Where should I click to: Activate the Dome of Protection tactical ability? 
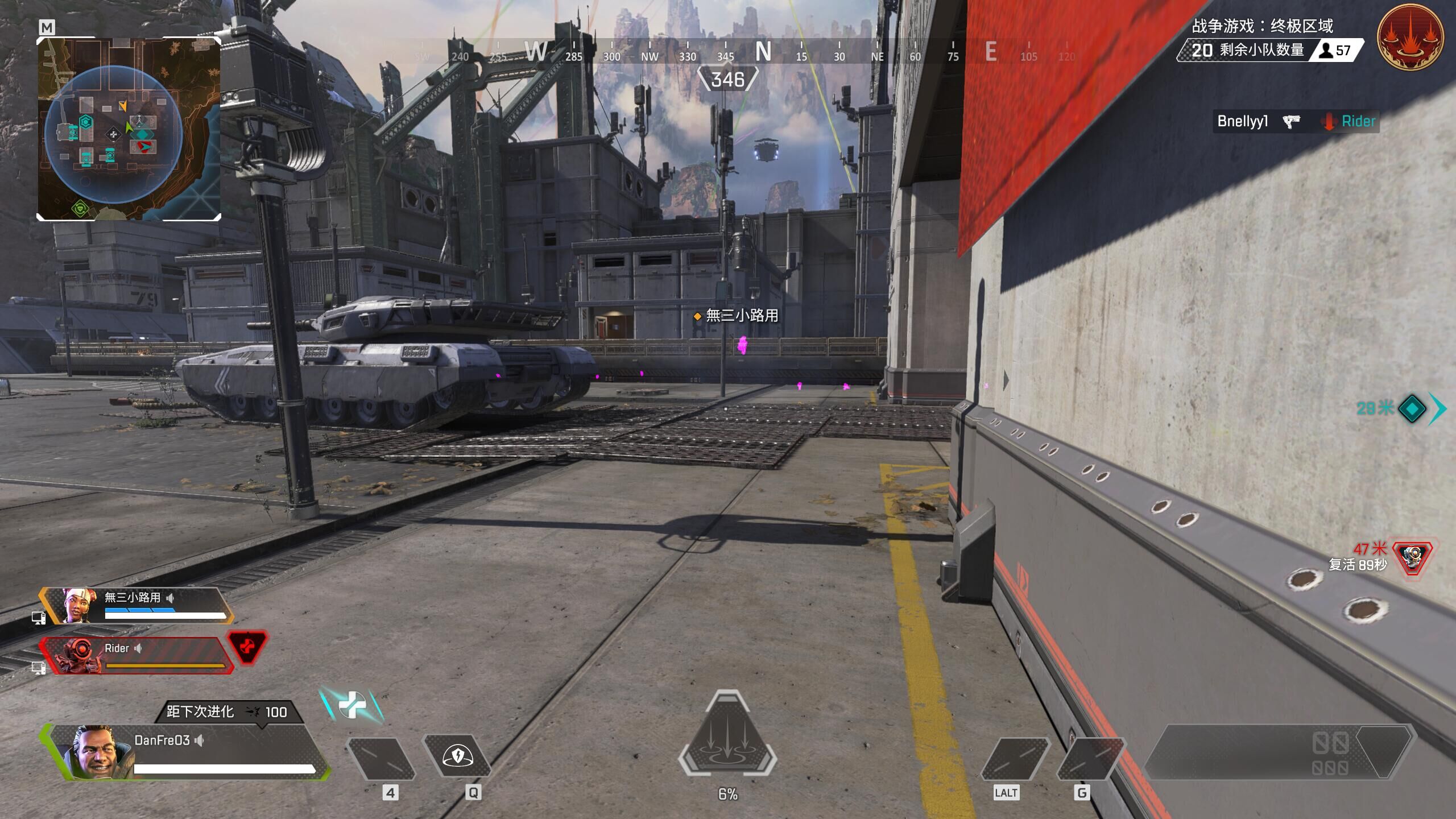[457, 756]
